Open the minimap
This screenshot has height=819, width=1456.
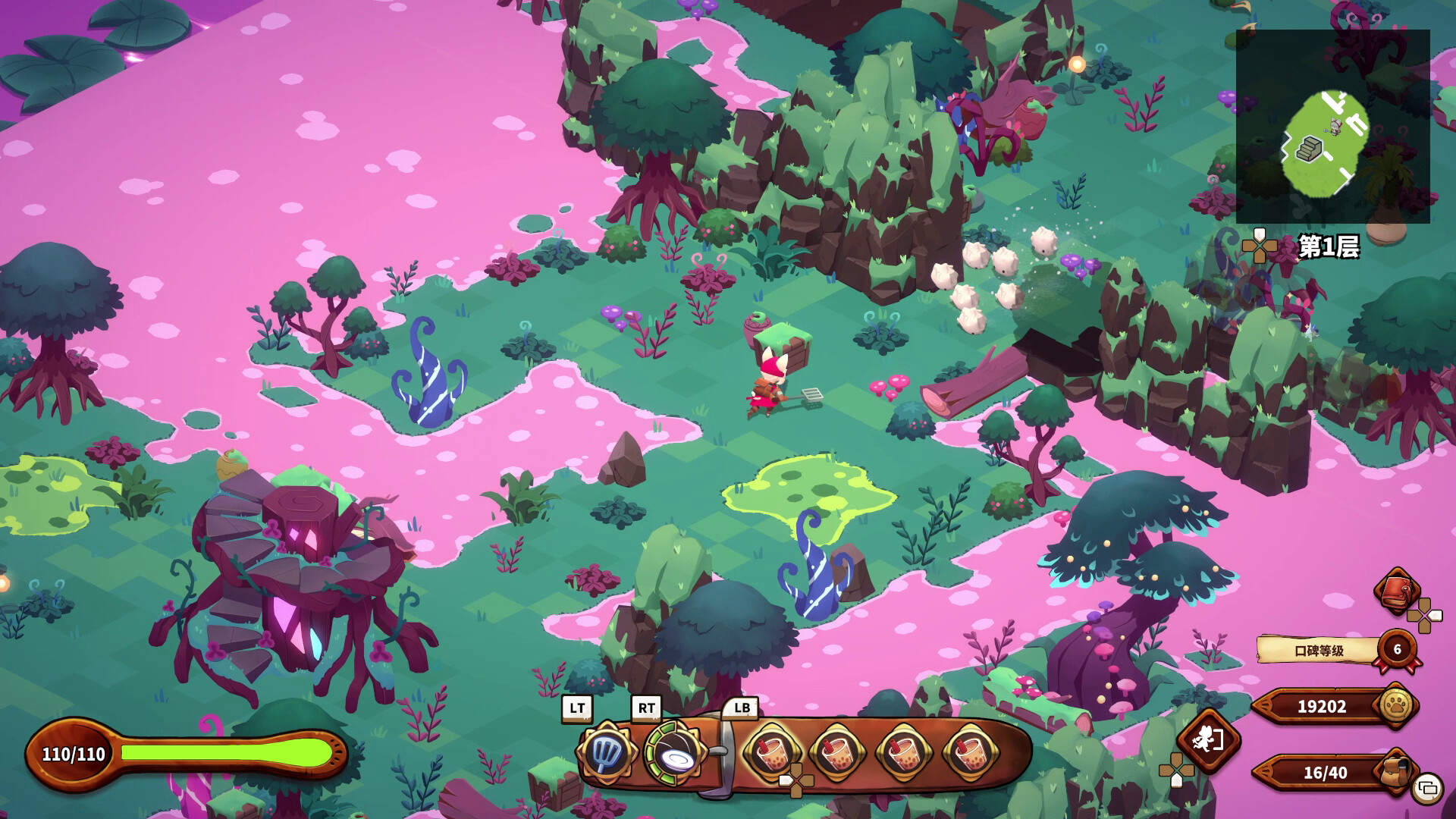1332,127
